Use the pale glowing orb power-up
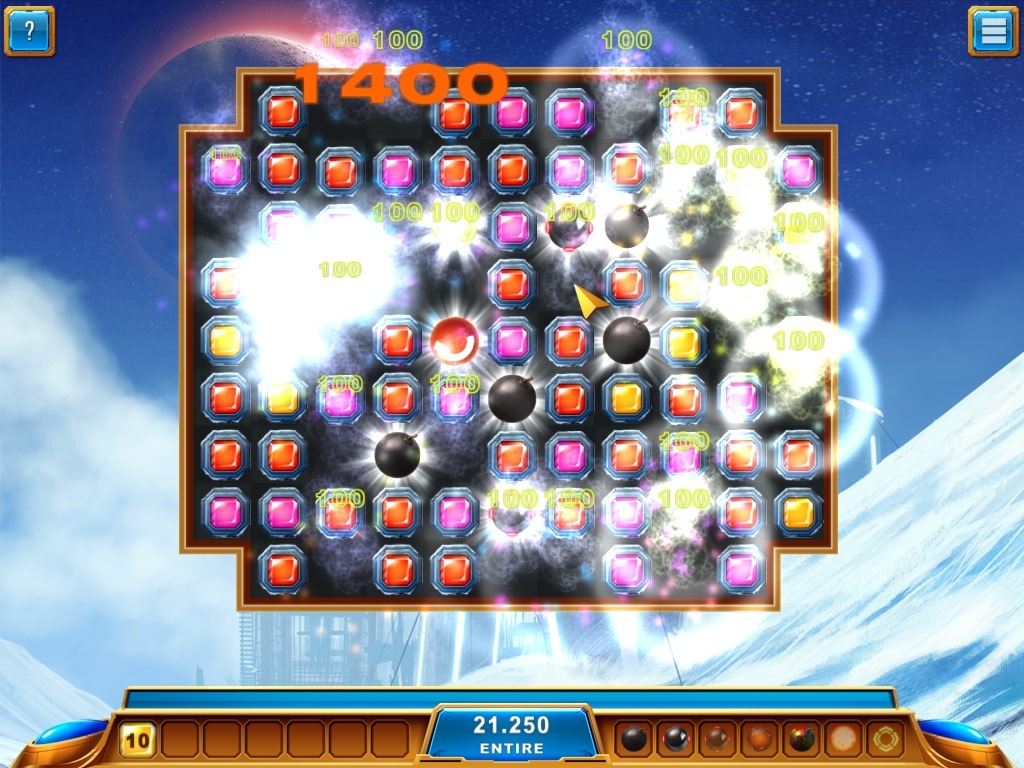1024x768 pixels. [x=844, y=739]
